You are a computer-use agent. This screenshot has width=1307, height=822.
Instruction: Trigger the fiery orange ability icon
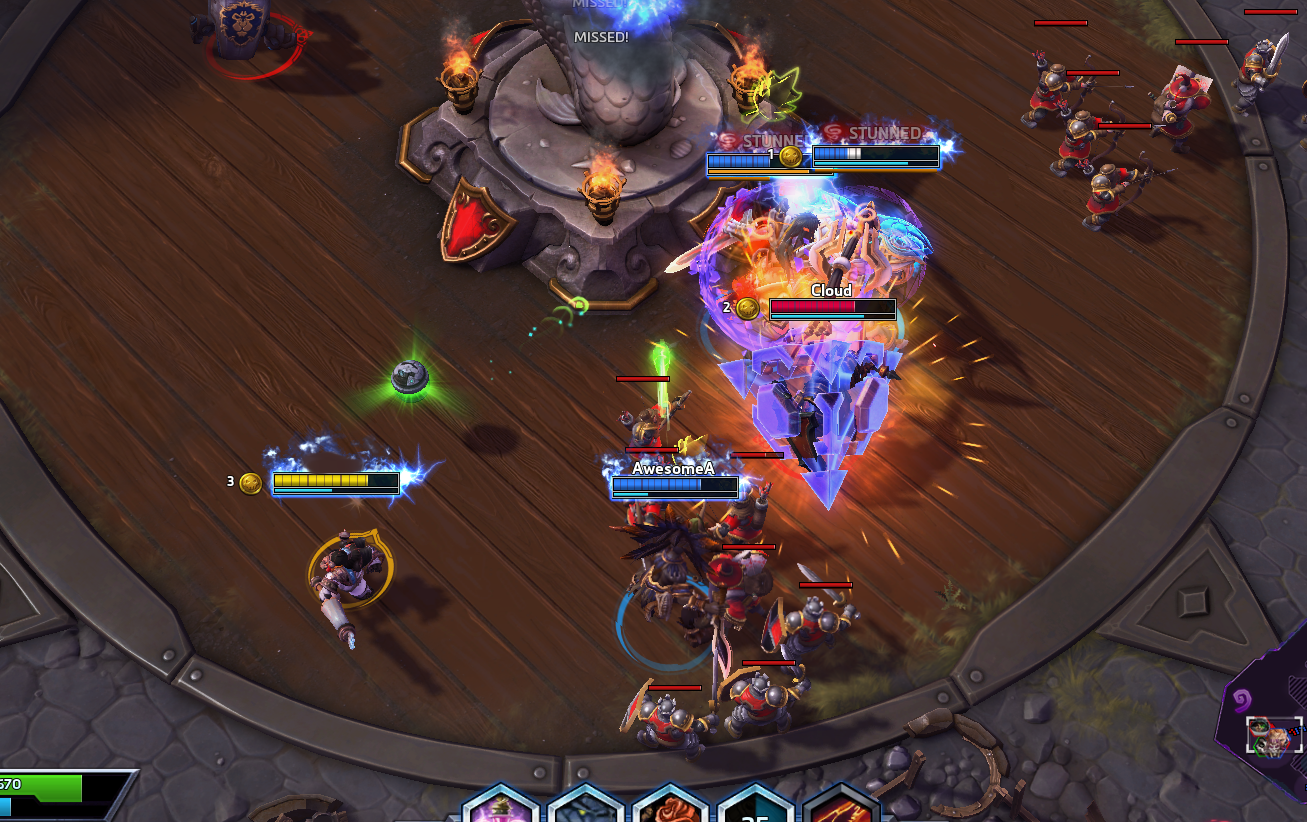pyautogui.click(x=841, y=808)
